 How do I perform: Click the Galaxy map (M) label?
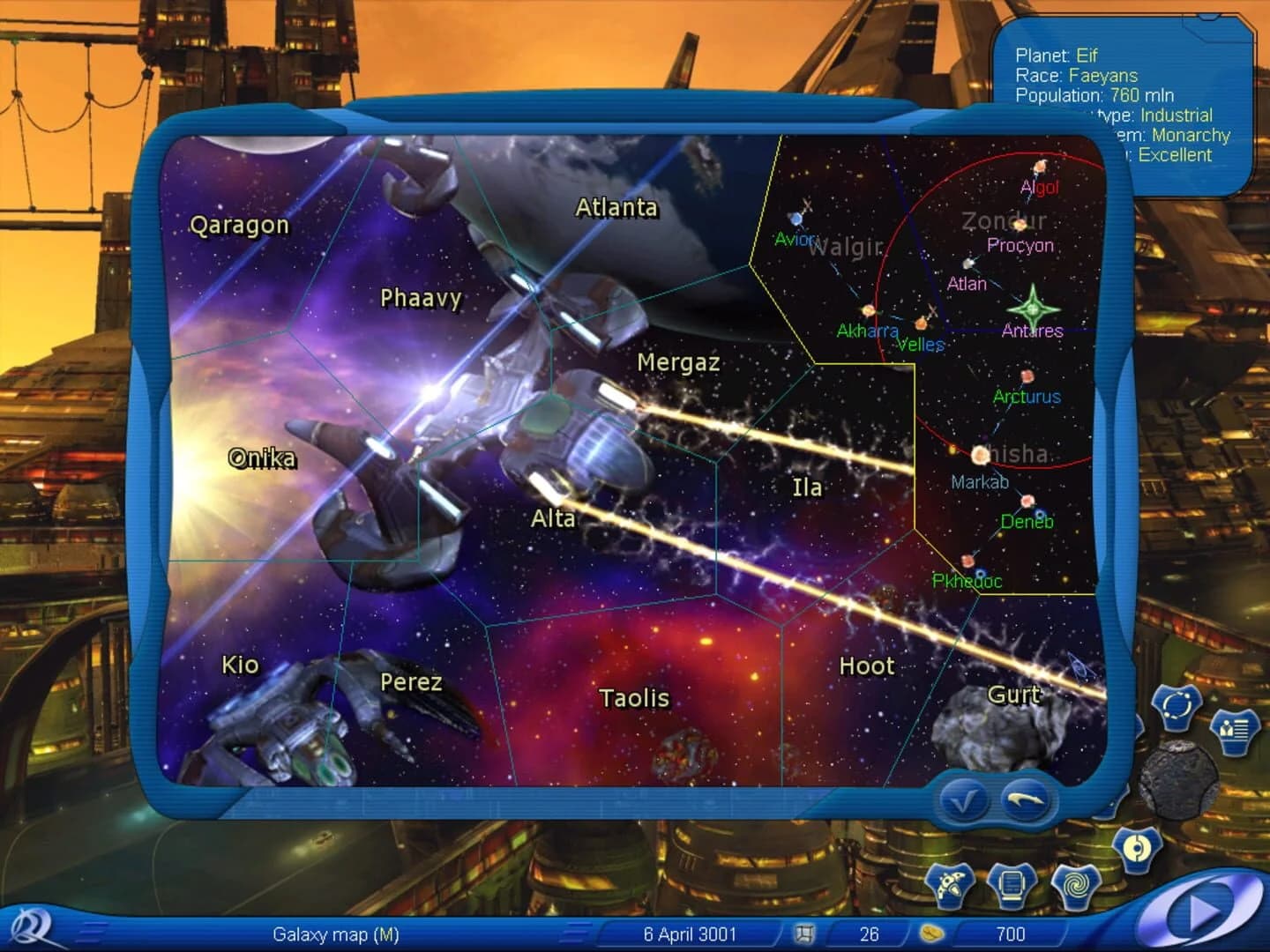point(338,936)
